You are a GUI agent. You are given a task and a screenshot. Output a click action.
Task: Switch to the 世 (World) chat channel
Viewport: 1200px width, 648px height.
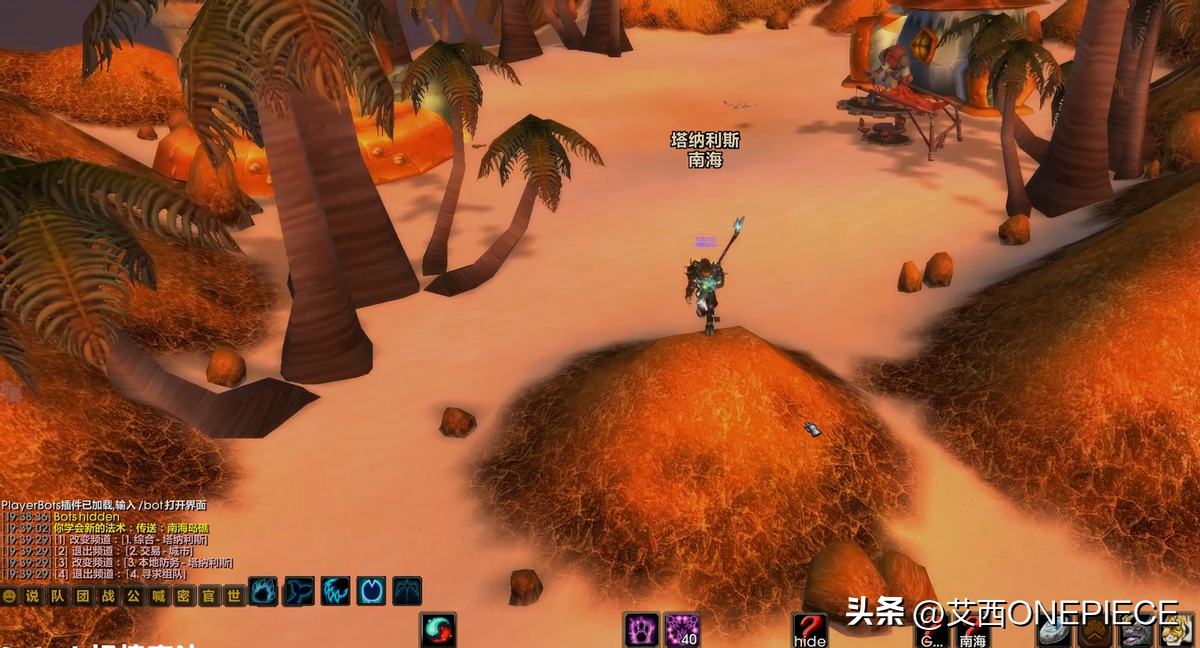click(234, 596)
